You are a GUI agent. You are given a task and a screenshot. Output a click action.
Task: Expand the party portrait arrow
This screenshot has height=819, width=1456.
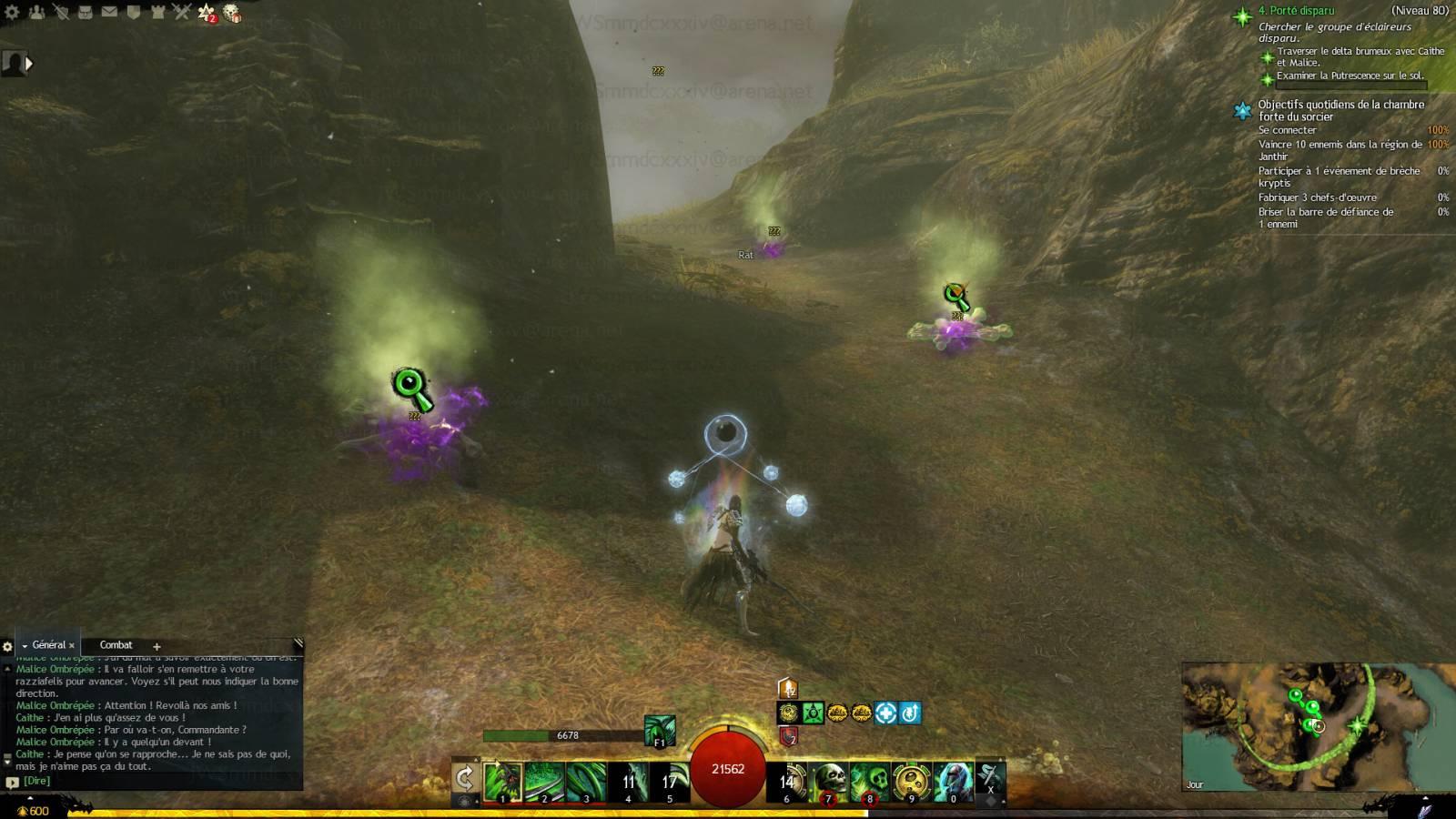click(x=29, y=64)
